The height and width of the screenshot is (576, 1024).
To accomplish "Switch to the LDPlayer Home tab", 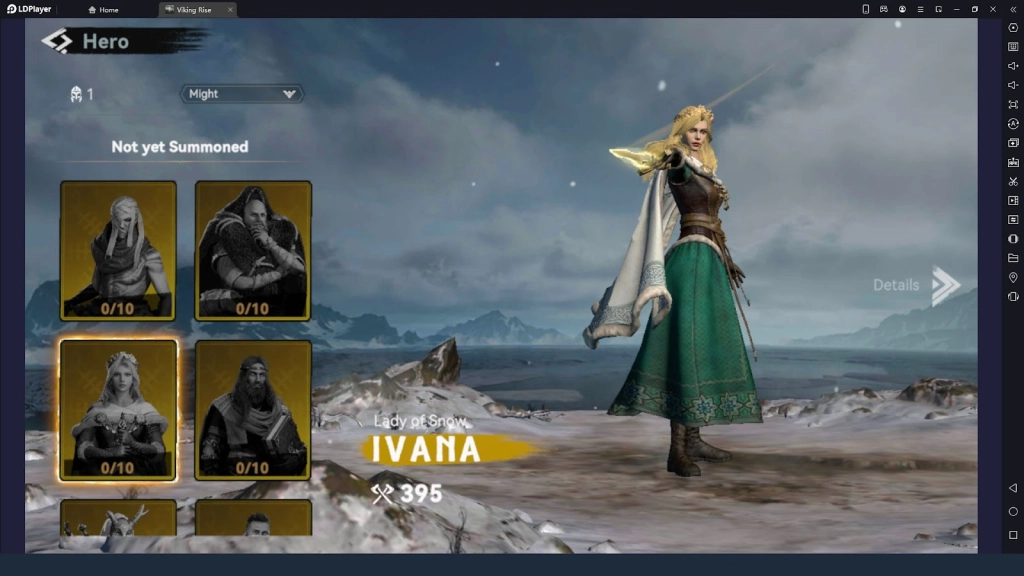I will click(103, 10).
